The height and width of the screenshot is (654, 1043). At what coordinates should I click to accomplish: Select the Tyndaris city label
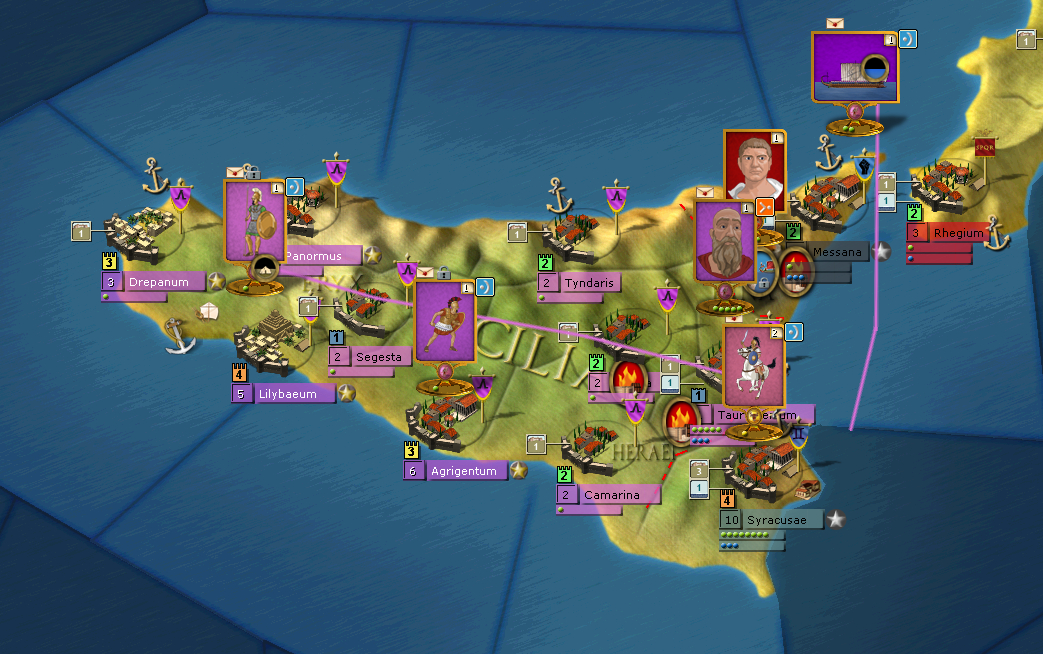click(x=594, y=283)
